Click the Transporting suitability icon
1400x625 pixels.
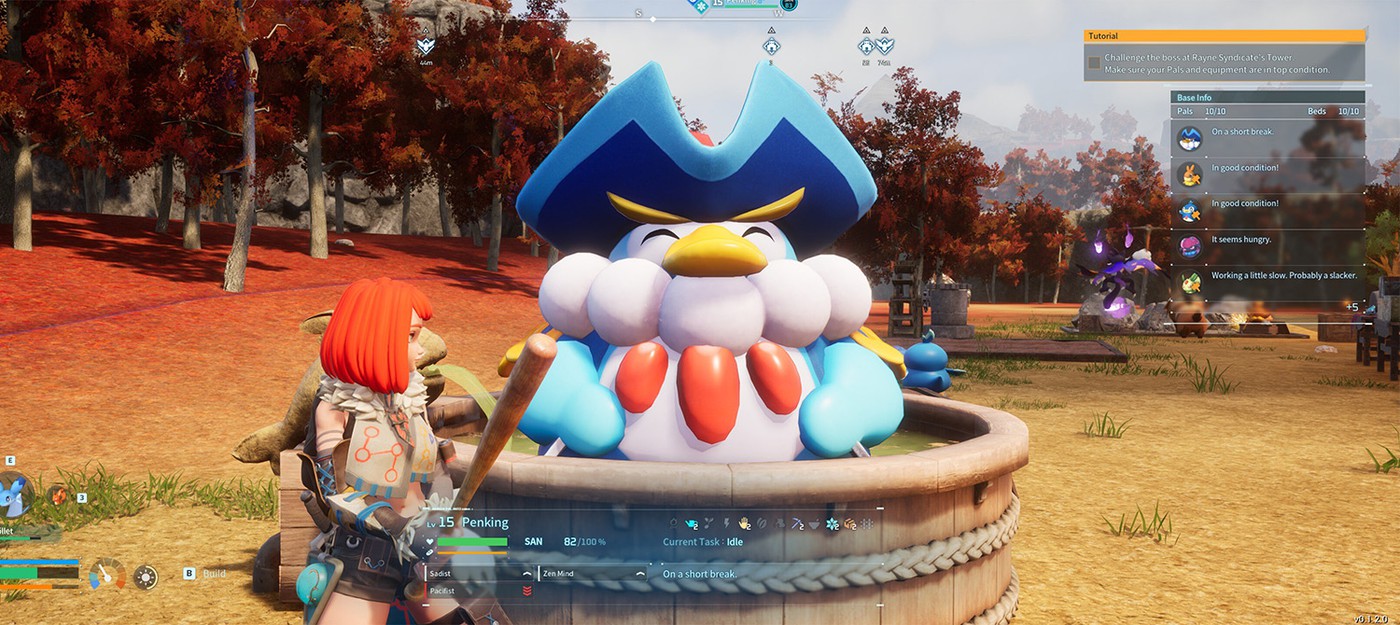click(x=849, y=523)
